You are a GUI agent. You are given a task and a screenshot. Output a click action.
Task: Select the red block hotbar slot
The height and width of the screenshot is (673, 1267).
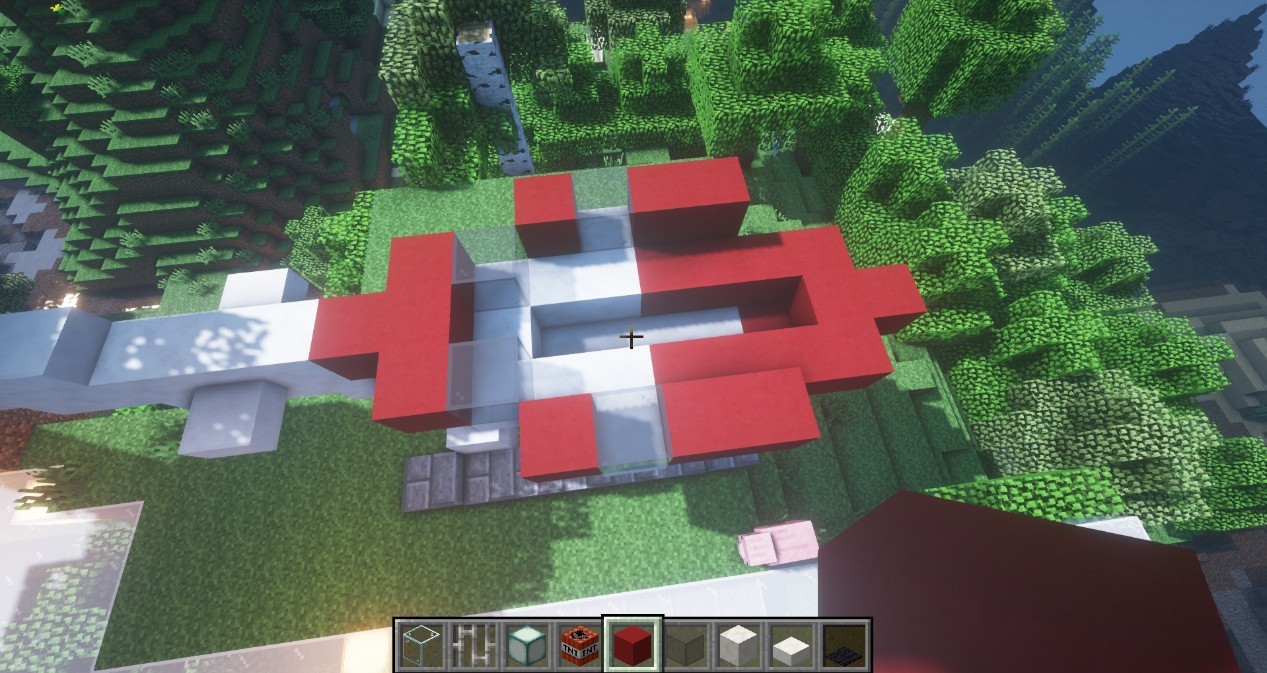tap(633, 645)
